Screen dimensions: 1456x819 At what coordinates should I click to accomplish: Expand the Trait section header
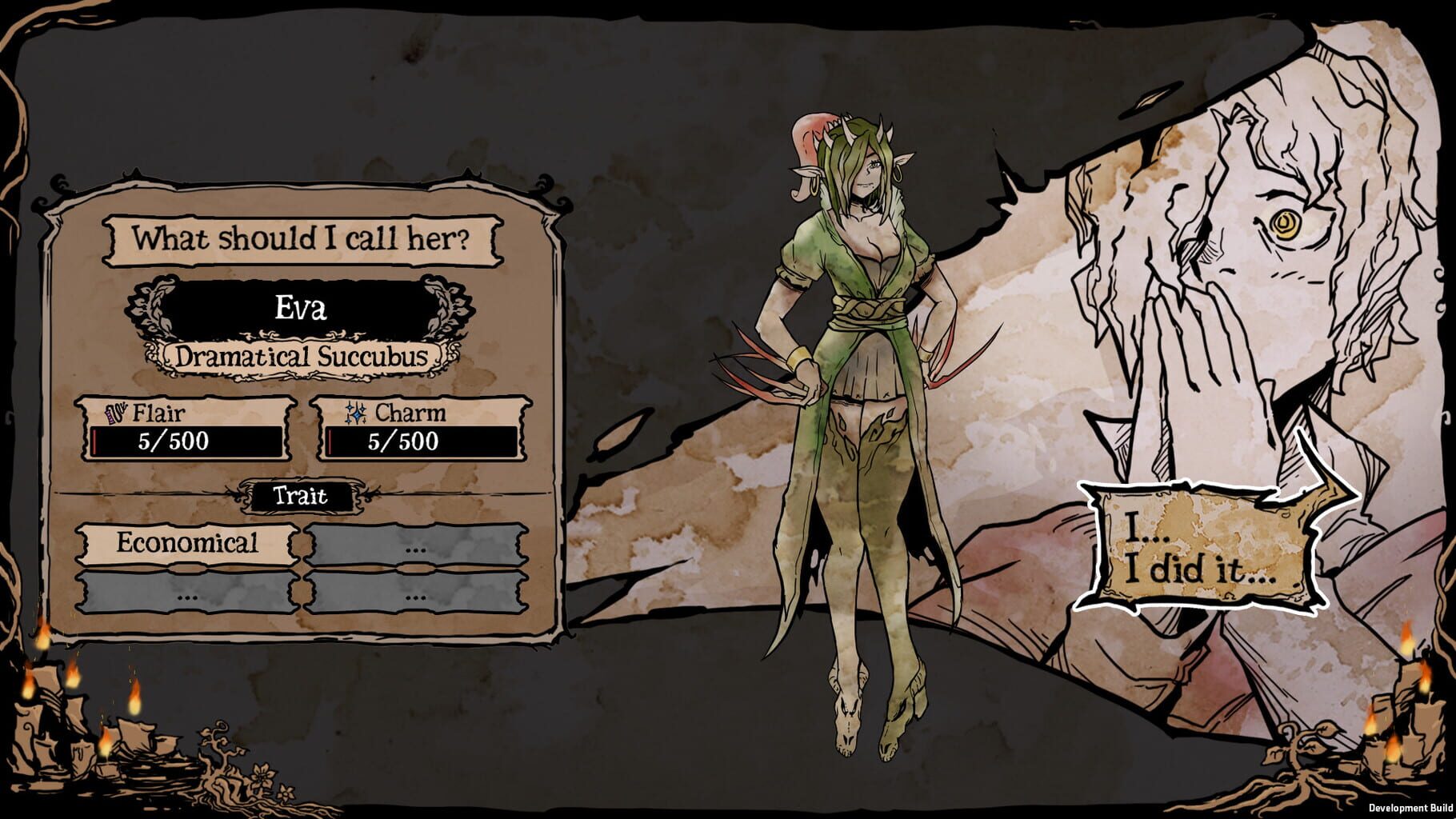point(301,496)
